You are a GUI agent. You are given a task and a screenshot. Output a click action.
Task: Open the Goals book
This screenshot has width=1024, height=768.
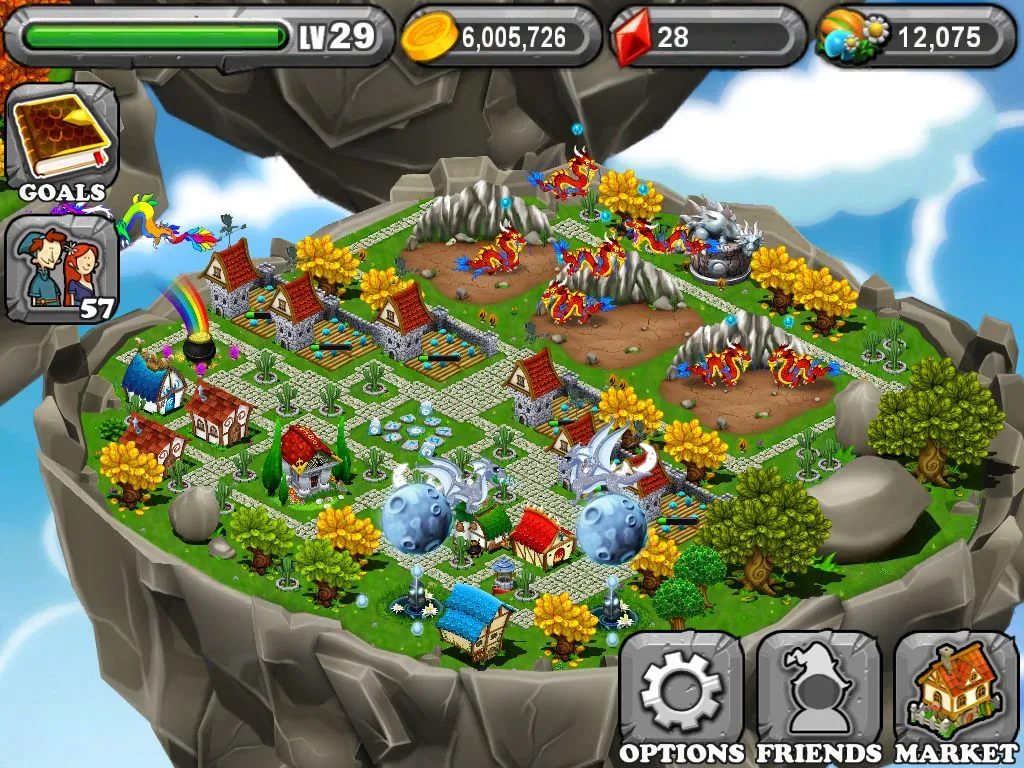pos(61,140)
